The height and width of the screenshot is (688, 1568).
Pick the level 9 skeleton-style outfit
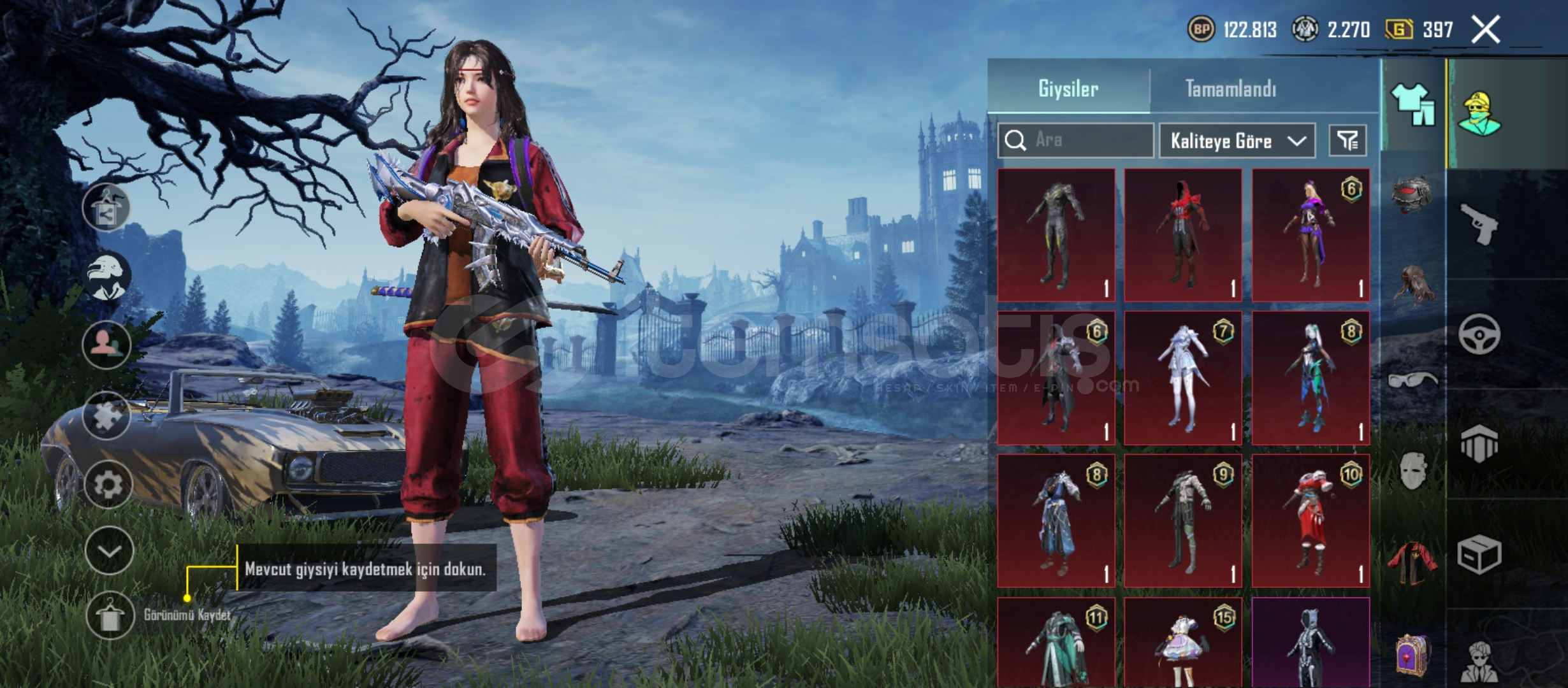(x=1183, y=520)
